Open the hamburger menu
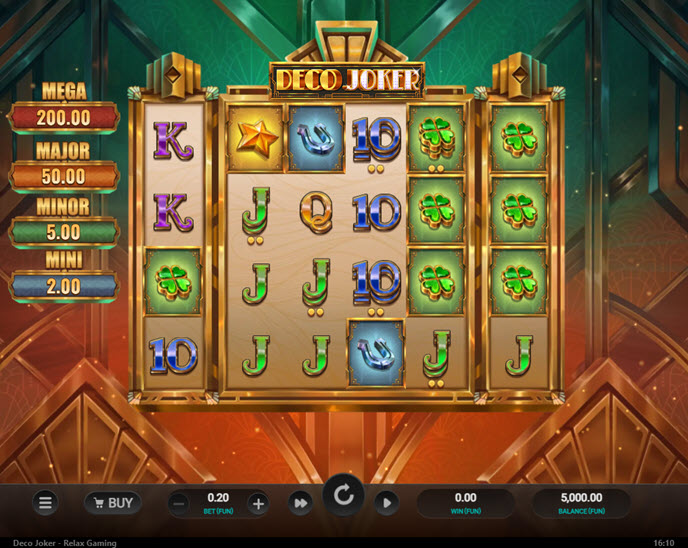This screenshot has width=688, height=548. click(45, 503)
